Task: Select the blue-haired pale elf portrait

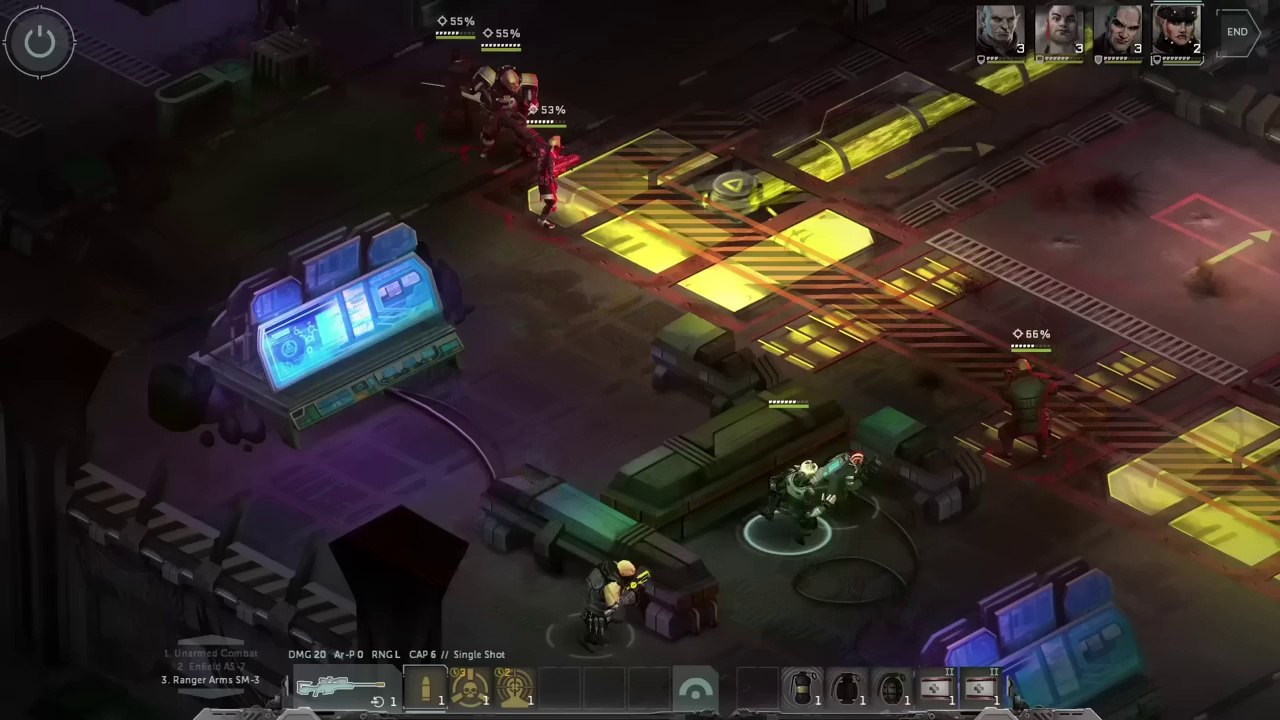Action: pyautogui.click(x=1002, y=31)
